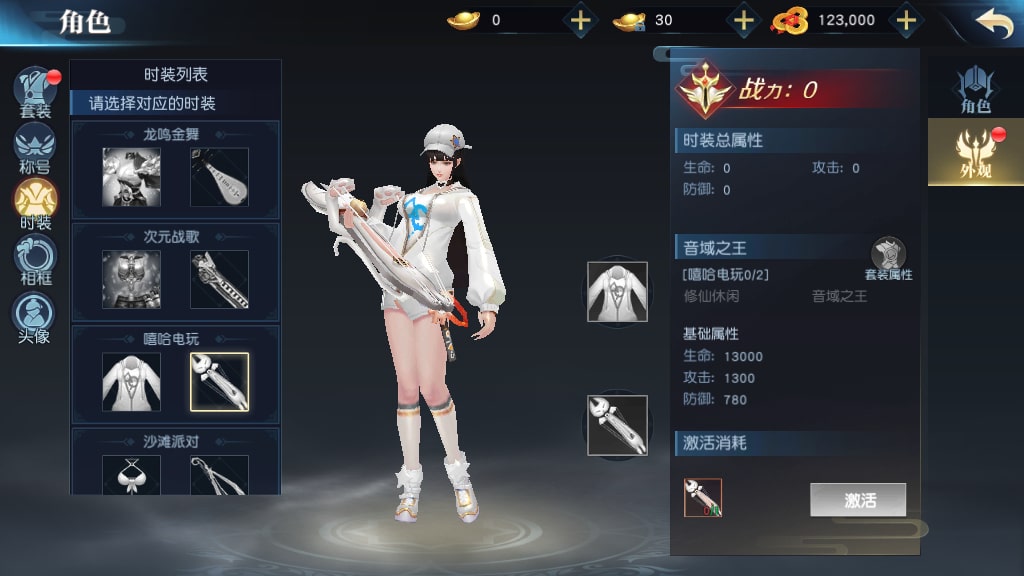Select the 龙鸣金舞 weapon skin
1024x576 pixels.
pos(219,177)
